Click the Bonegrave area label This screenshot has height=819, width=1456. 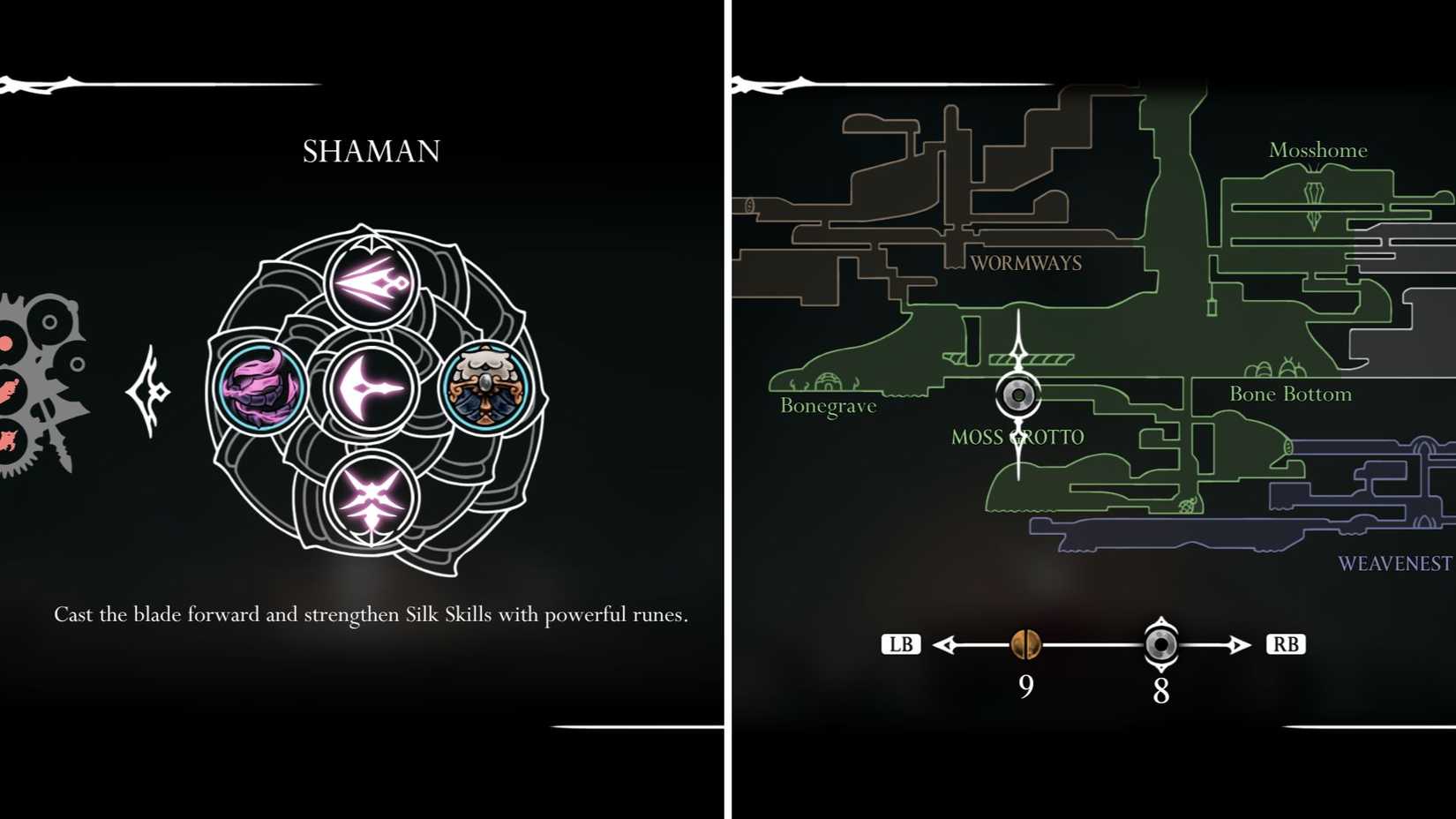coord(827,406)
